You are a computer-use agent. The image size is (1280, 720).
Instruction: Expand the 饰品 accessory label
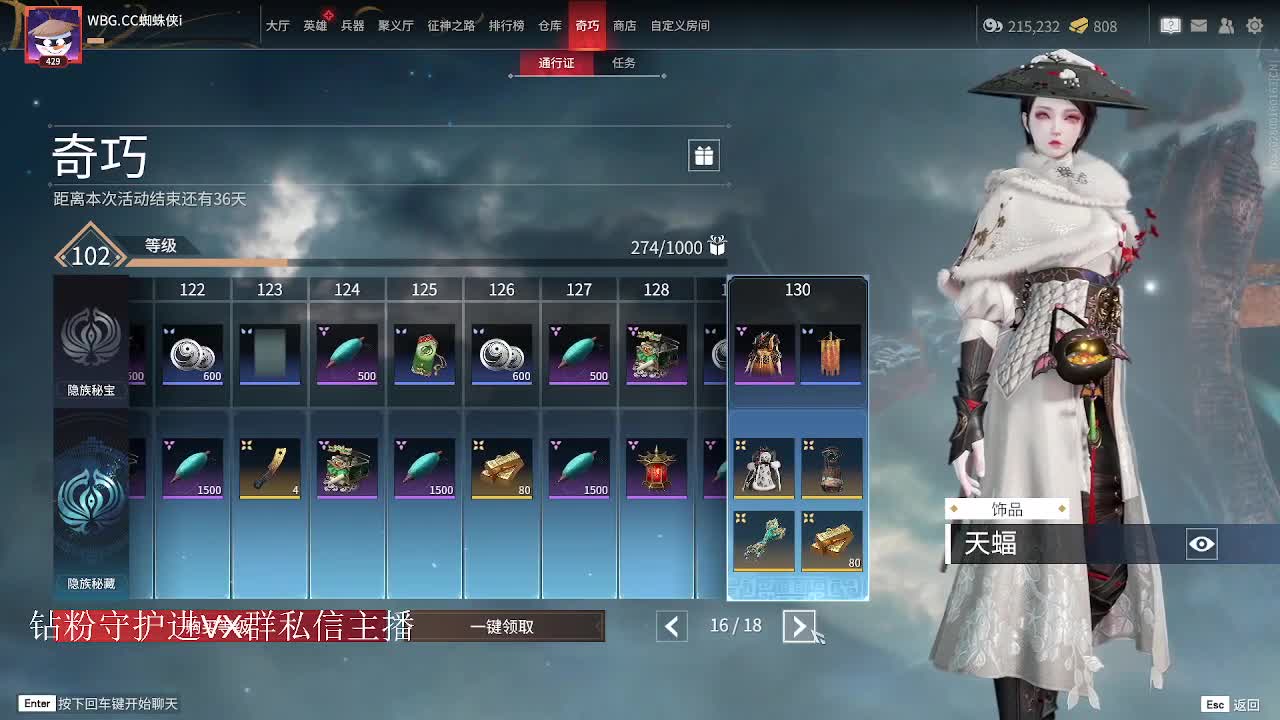[x=1008, y=509]
